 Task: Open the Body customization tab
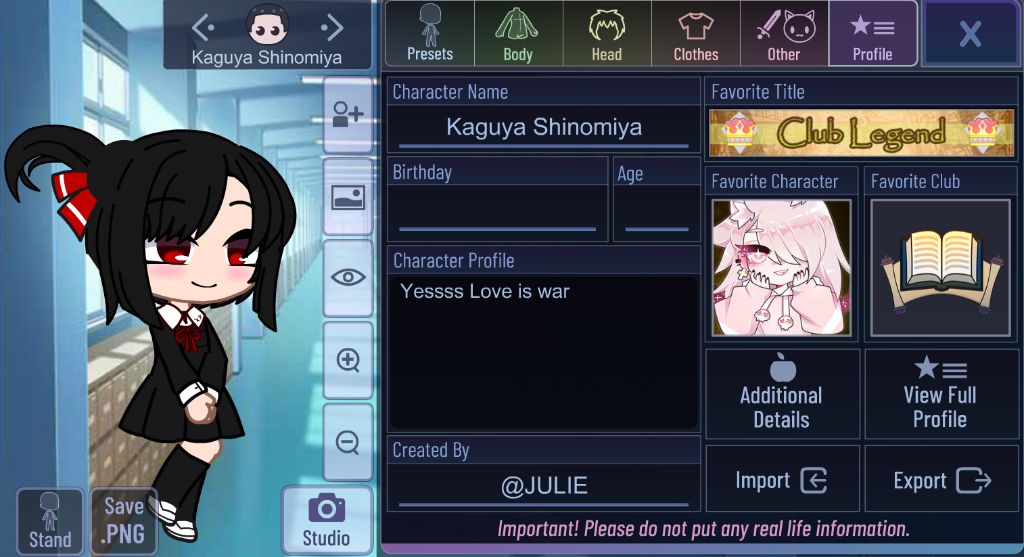(518, 34)
